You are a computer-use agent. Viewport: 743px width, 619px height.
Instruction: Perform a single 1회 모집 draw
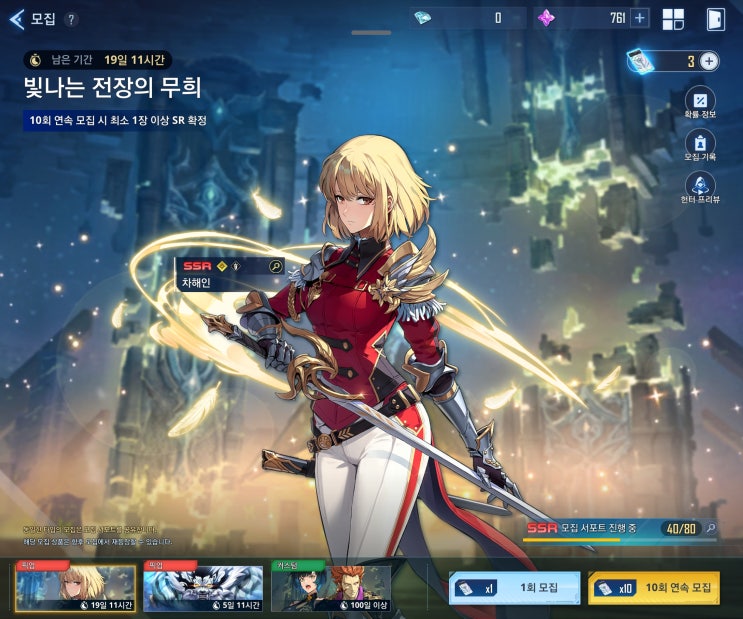coord(514,588)
